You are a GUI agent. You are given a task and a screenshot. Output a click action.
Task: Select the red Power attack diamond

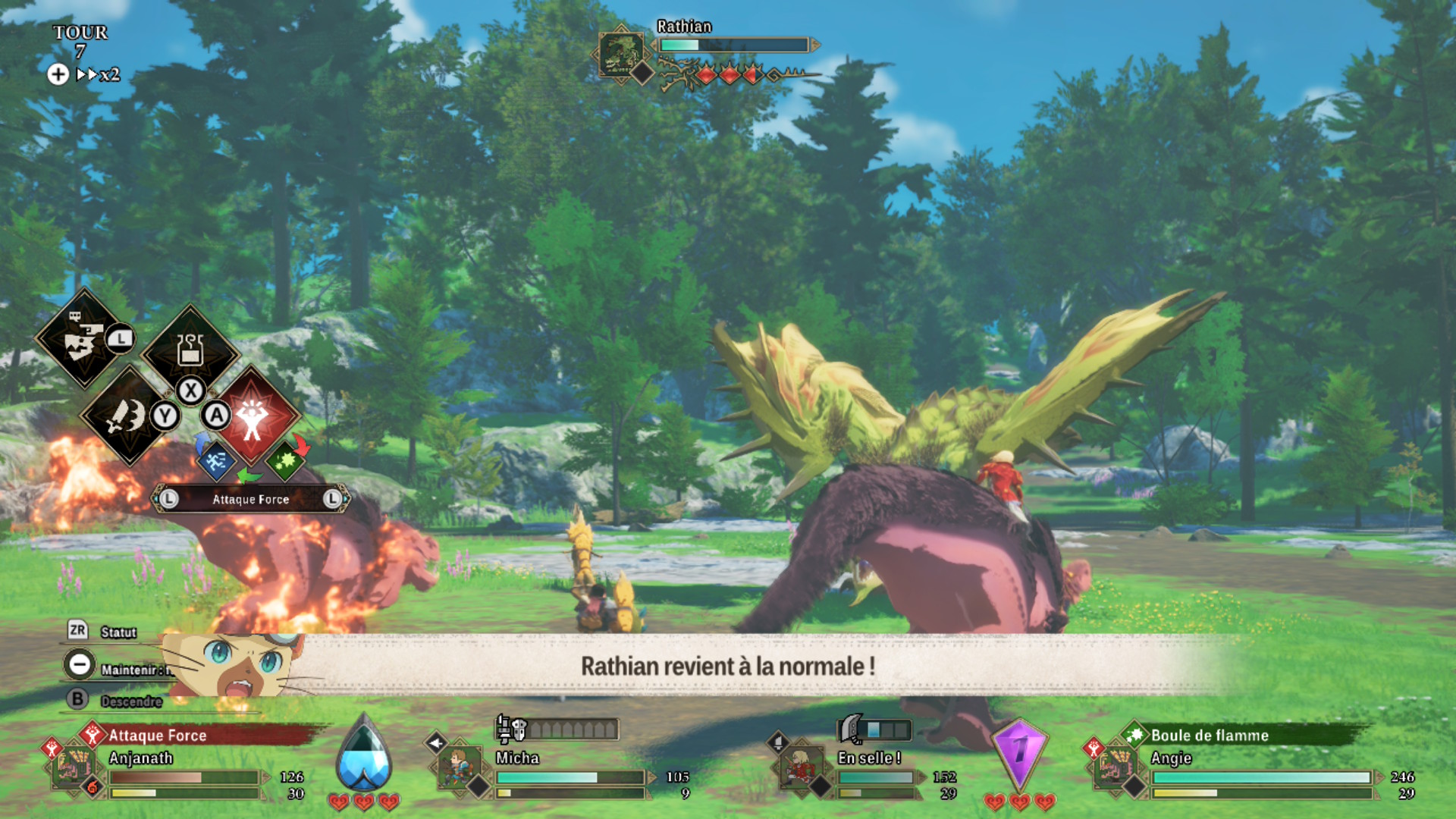[253, 416]
